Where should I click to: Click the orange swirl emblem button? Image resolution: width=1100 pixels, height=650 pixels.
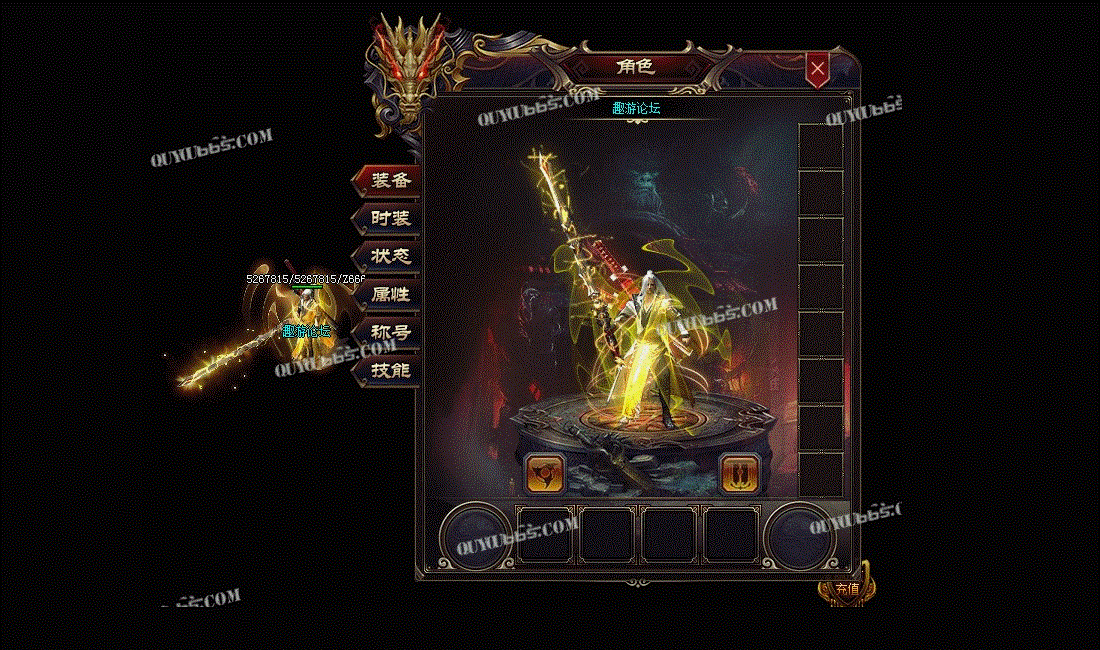[545, 472]
